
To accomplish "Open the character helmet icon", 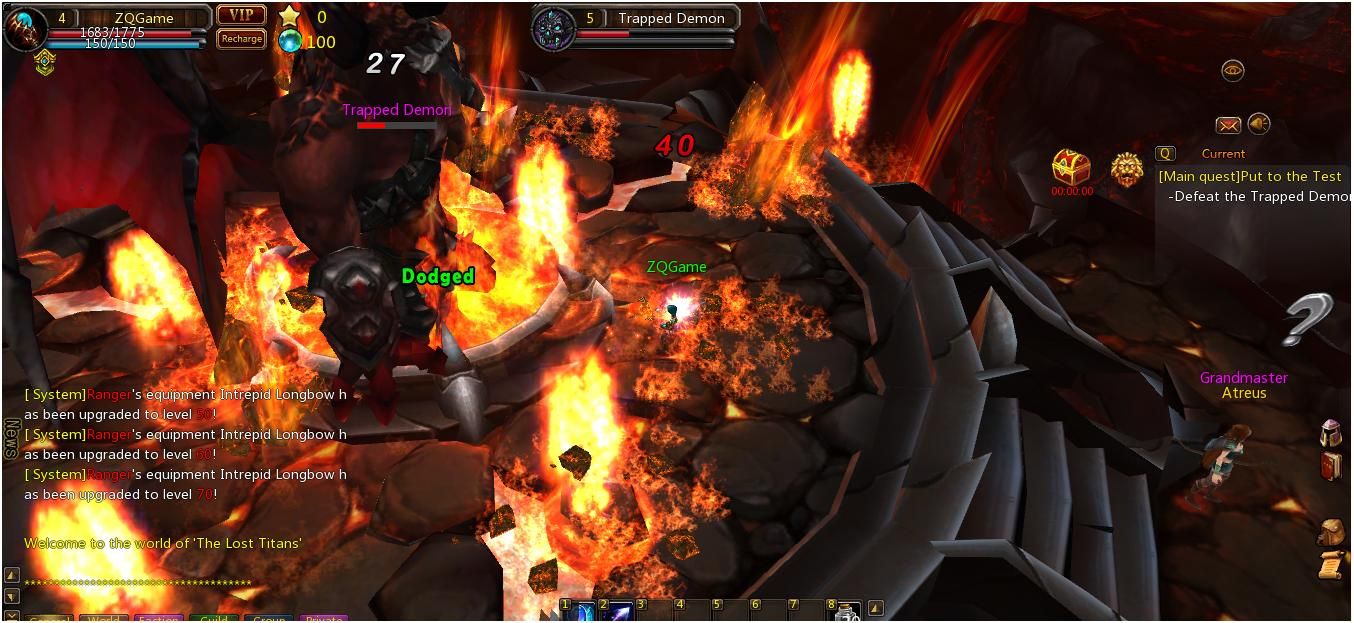I will coord(1331,433).
